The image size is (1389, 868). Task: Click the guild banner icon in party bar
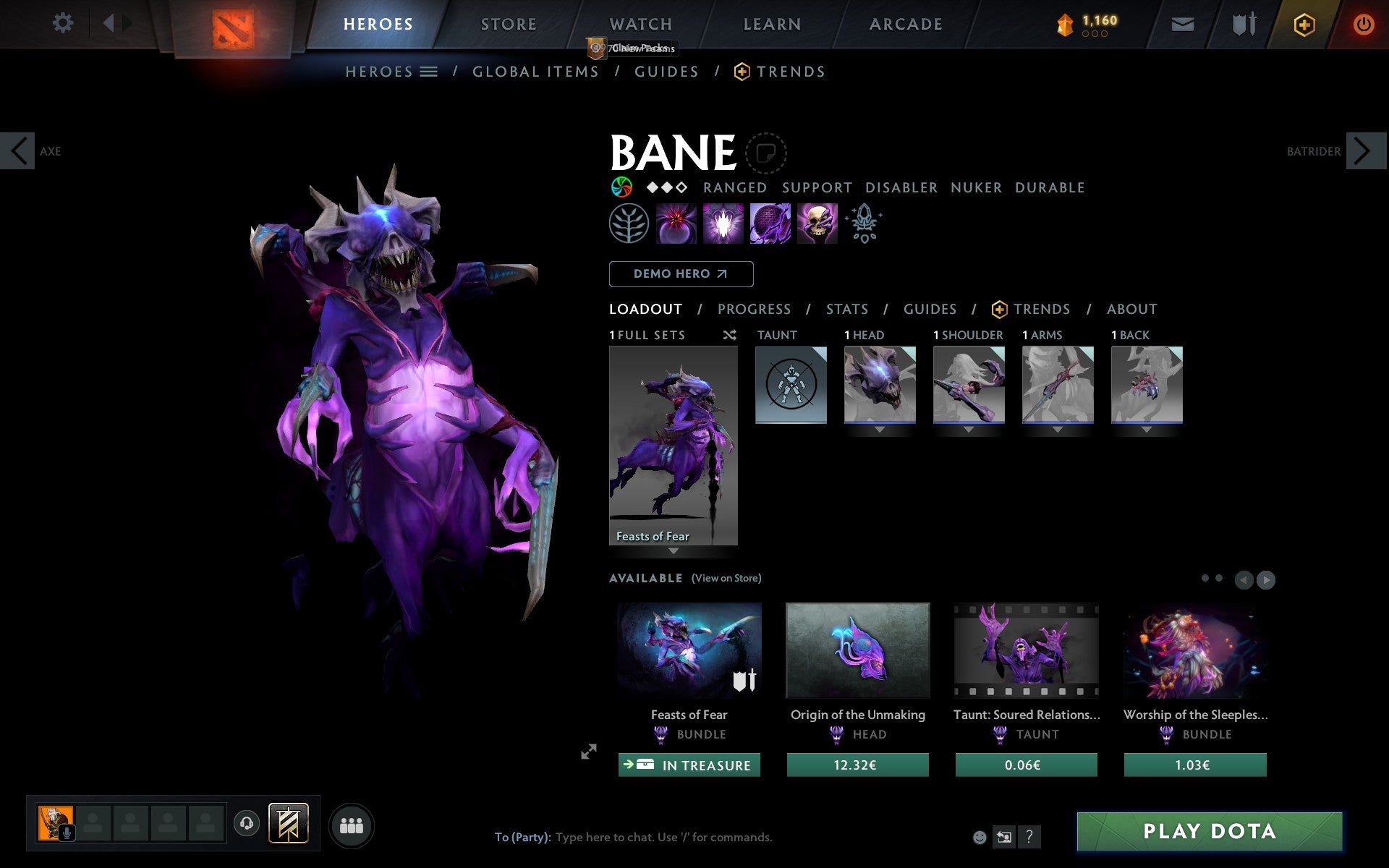[x=288, y=823]
